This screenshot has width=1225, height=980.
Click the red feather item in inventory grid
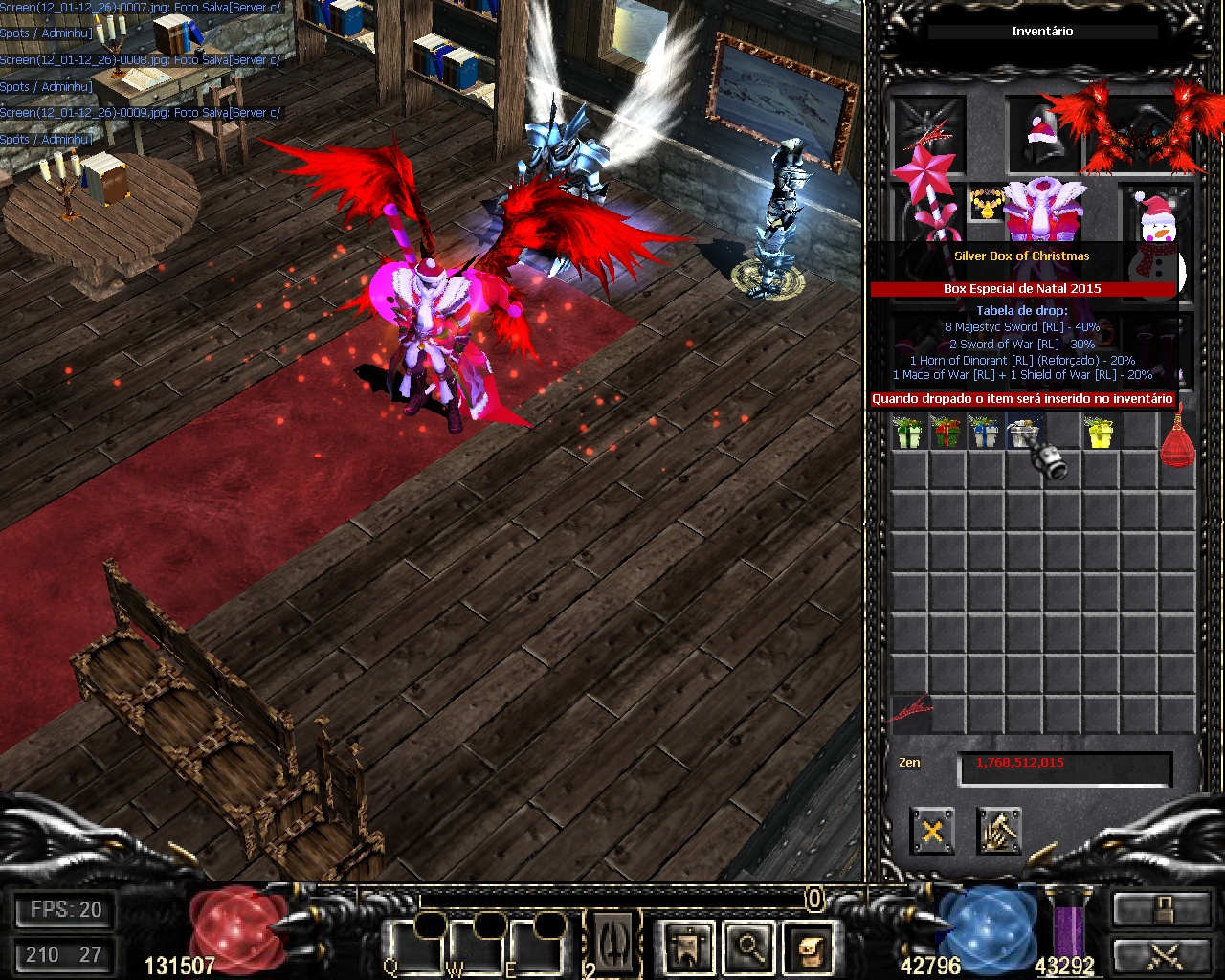pos(910,710)
